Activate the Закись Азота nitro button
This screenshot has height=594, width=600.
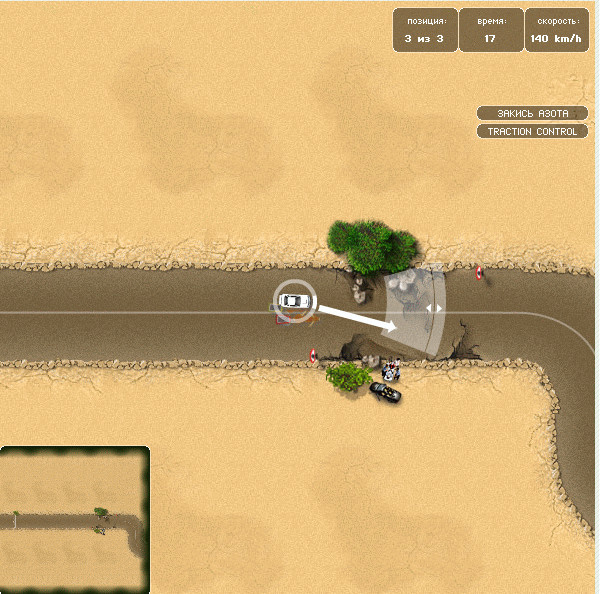pos(531,113)
